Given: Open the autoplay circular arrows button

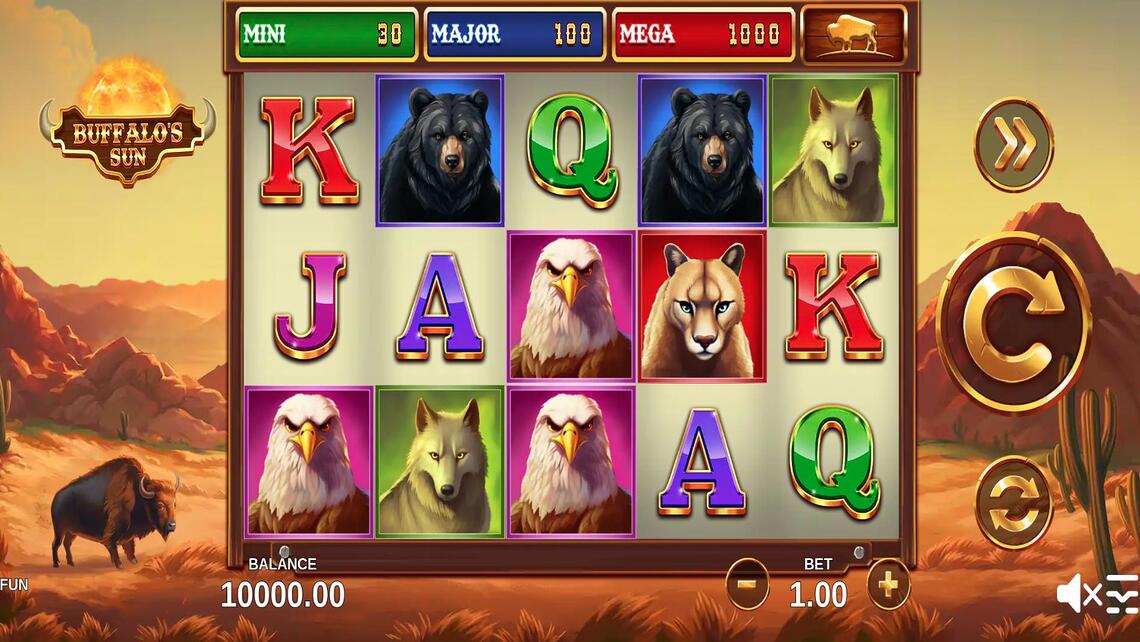Looking at the screenshot, I should tap(1013, 502).
